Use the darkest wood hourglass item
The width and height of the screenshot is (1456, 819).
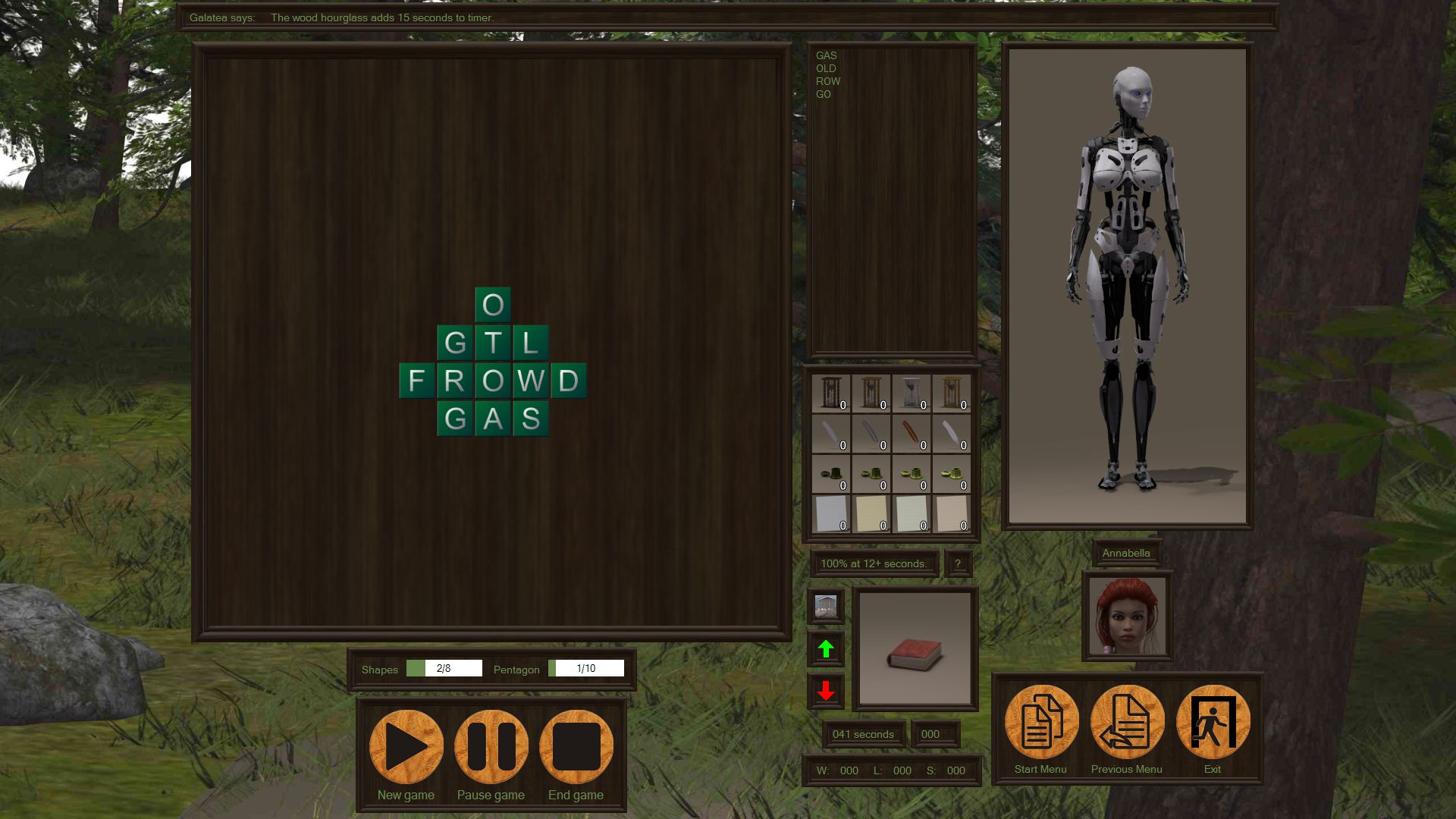(x=831, y=394)
